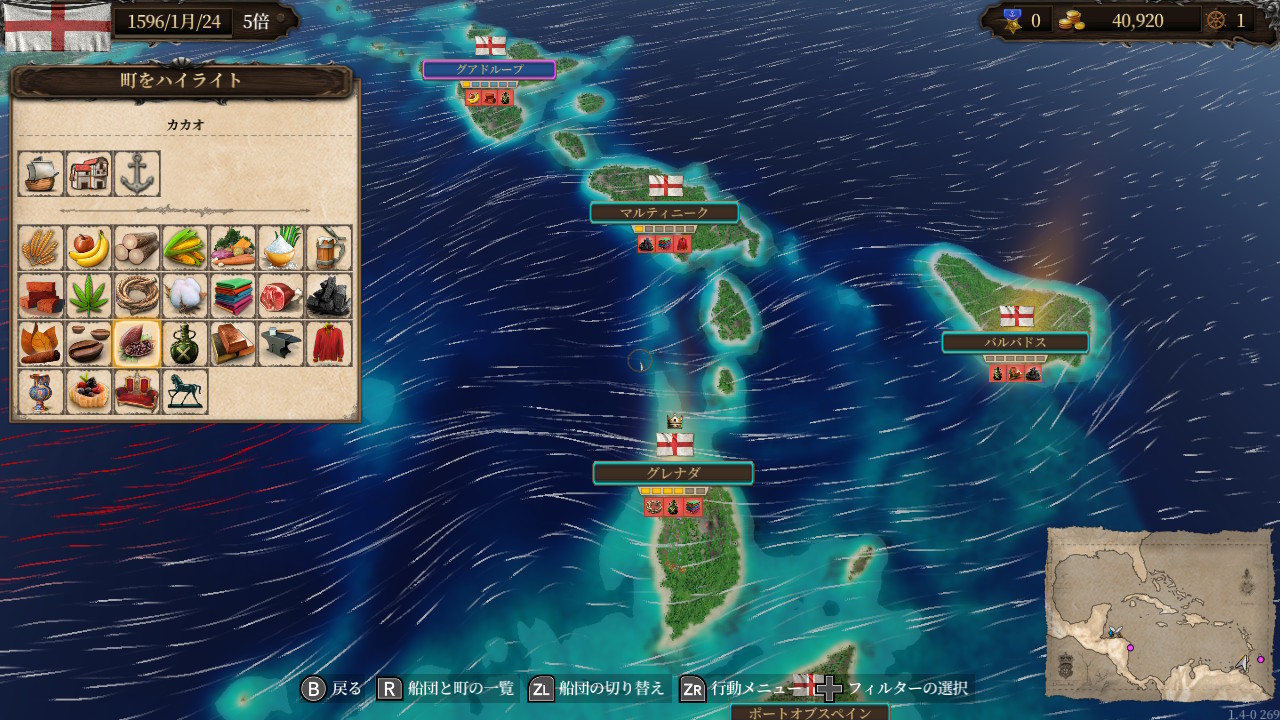Choose the corn goods icon
Image resolution: width=1280 pixels, height=720 pixels.
[185, 247]
